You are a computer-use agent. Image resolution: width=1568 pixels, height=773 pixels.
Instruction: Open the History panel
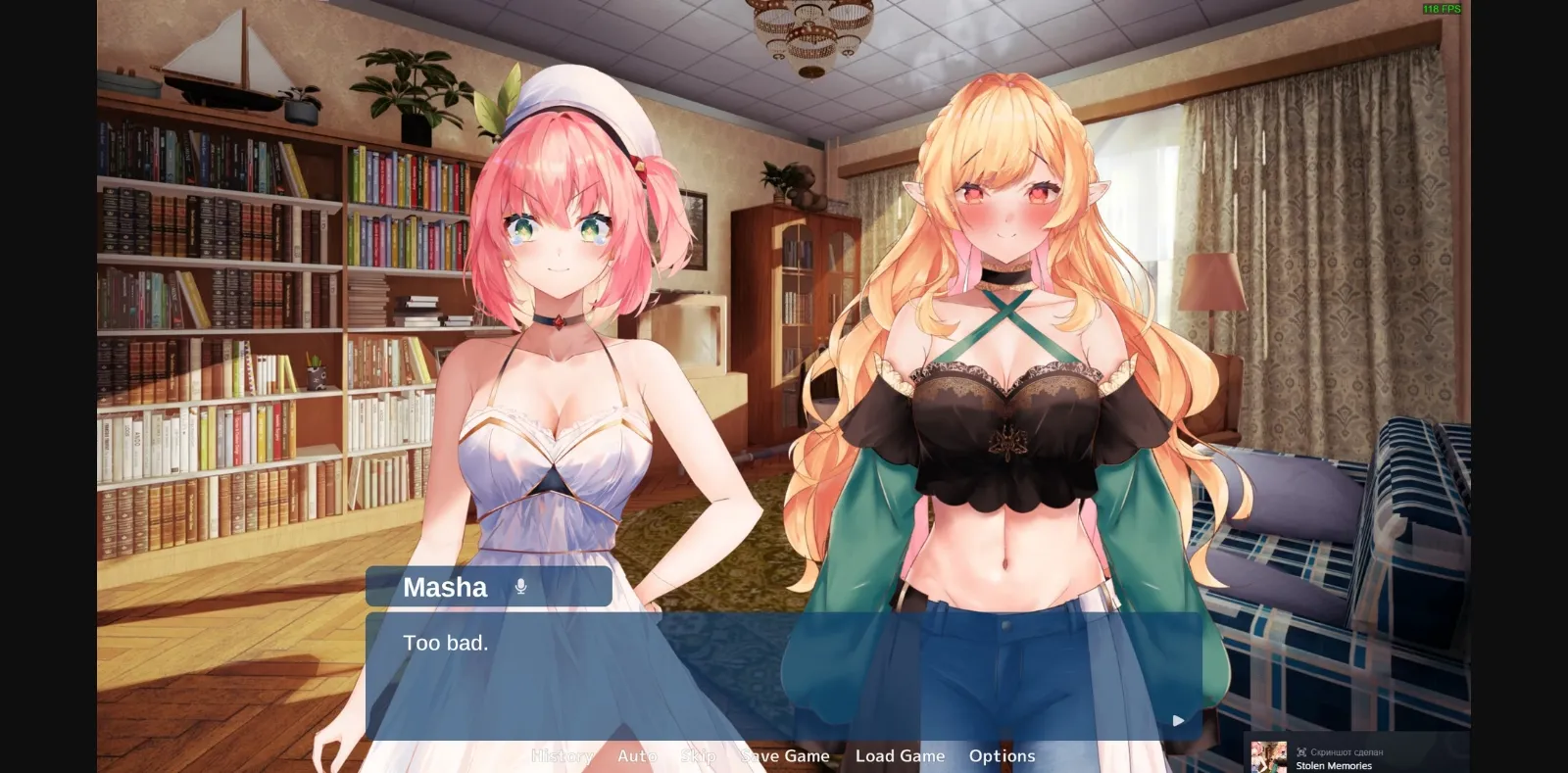[x=563, y=755]
